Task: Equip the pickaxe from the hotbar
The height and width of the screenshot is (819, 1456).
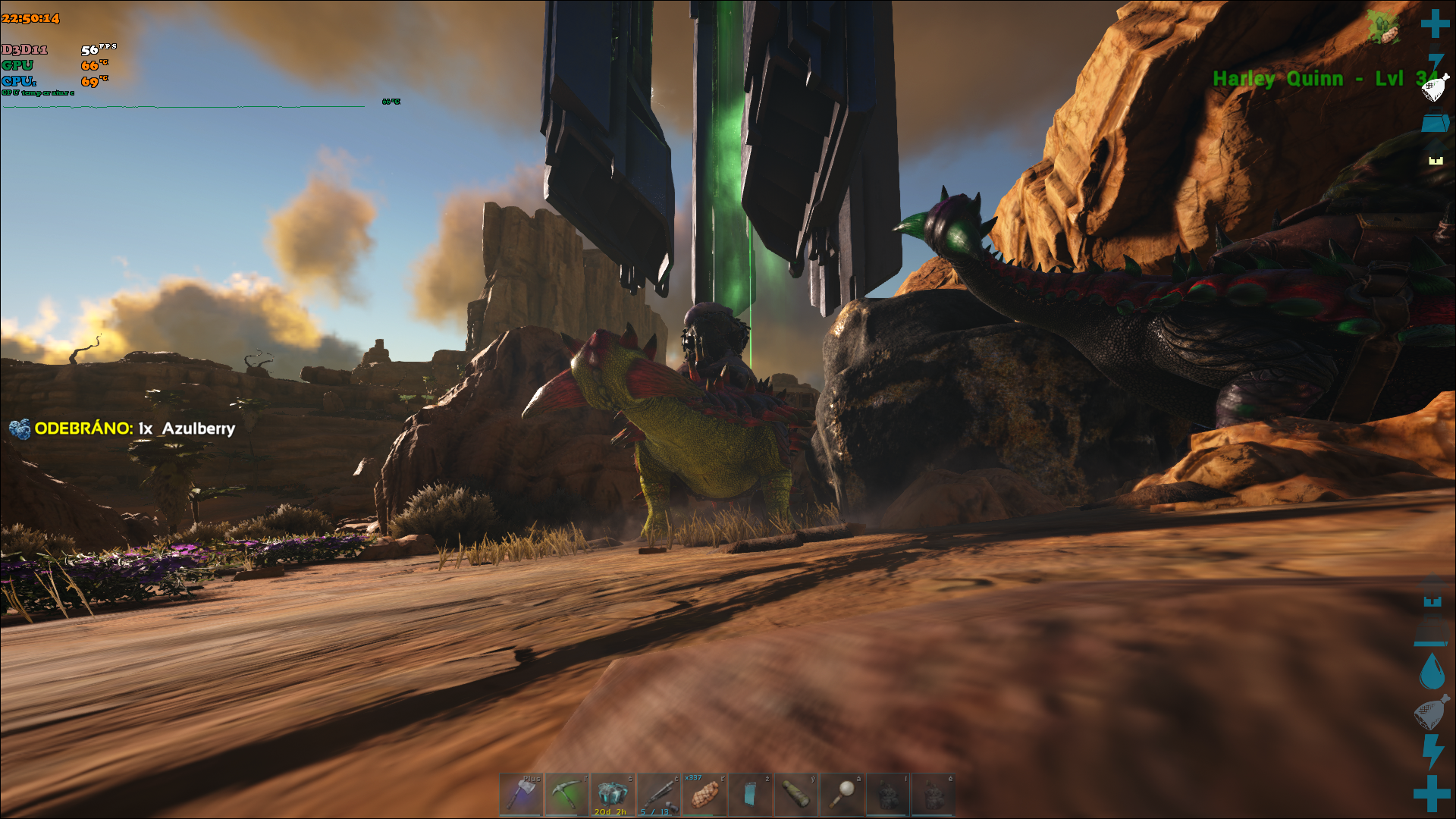Action: point(566,794)
